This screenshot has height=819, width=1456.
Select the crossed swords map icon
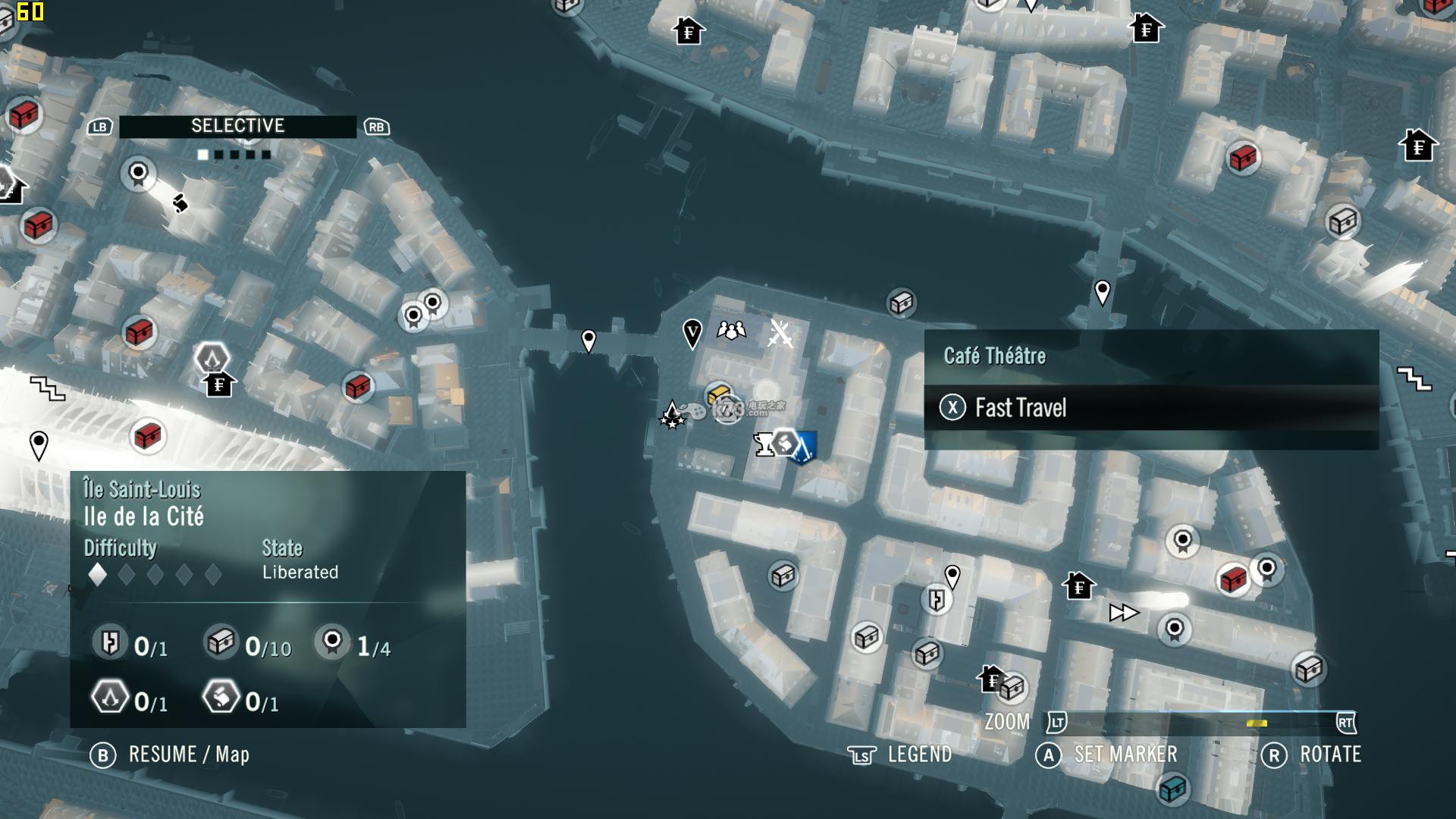(x=780, y=333)
